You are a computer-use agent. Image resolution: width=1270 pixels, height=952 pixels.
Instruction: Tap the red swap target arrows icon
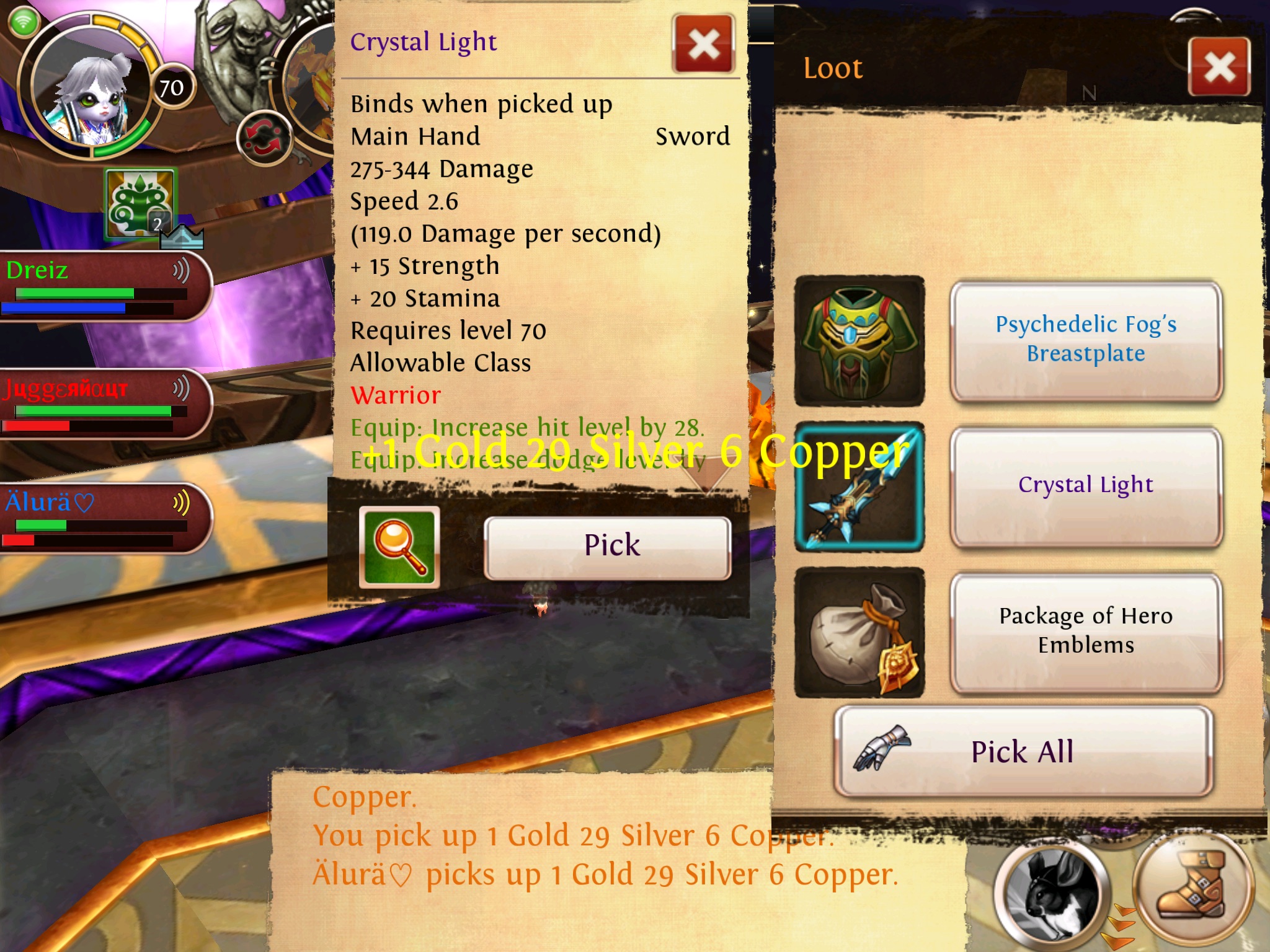(x=264, y=138)
